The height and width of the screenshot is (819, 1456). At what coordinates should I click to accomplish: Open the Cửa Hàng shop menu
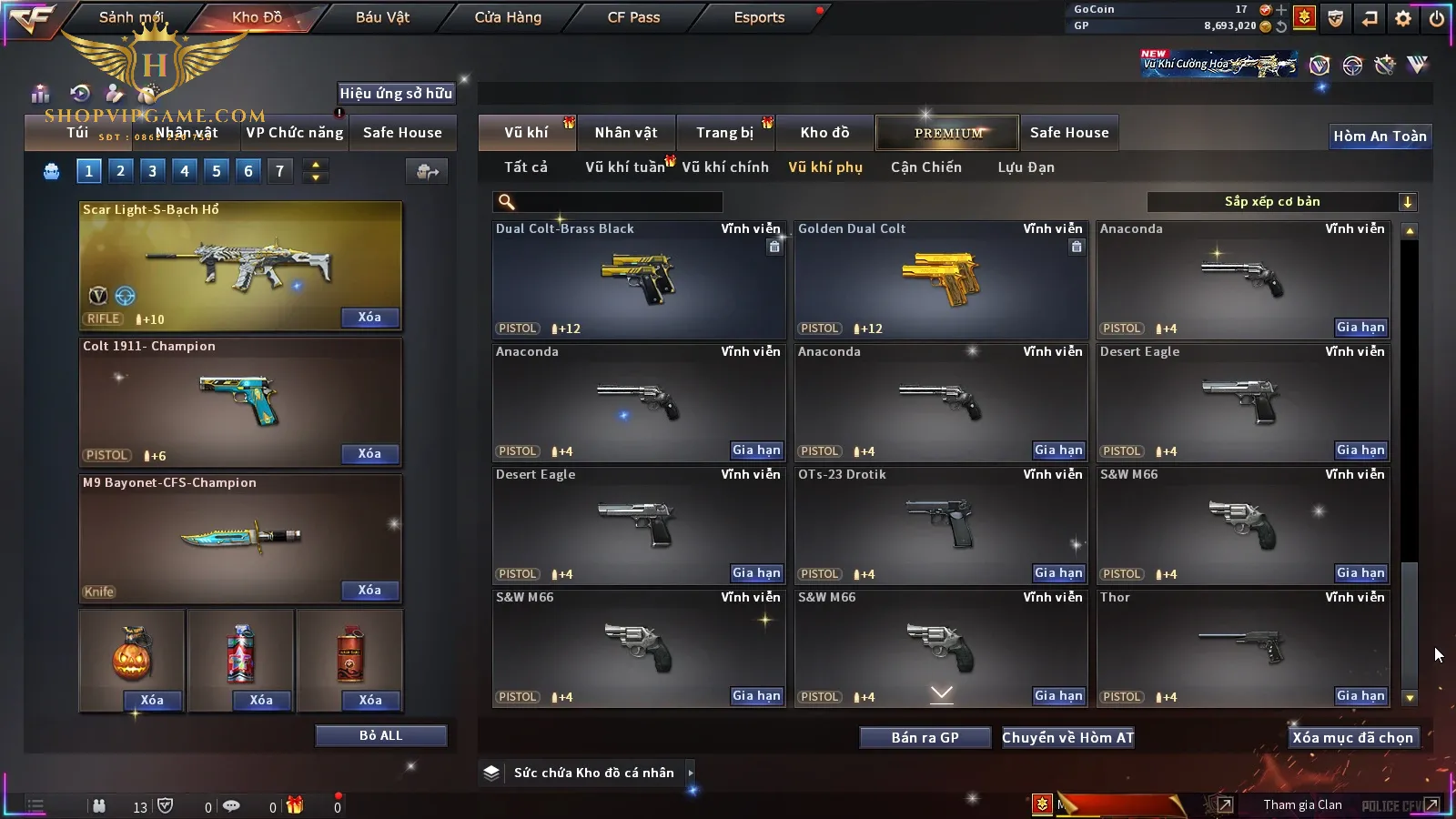point(508,17)
